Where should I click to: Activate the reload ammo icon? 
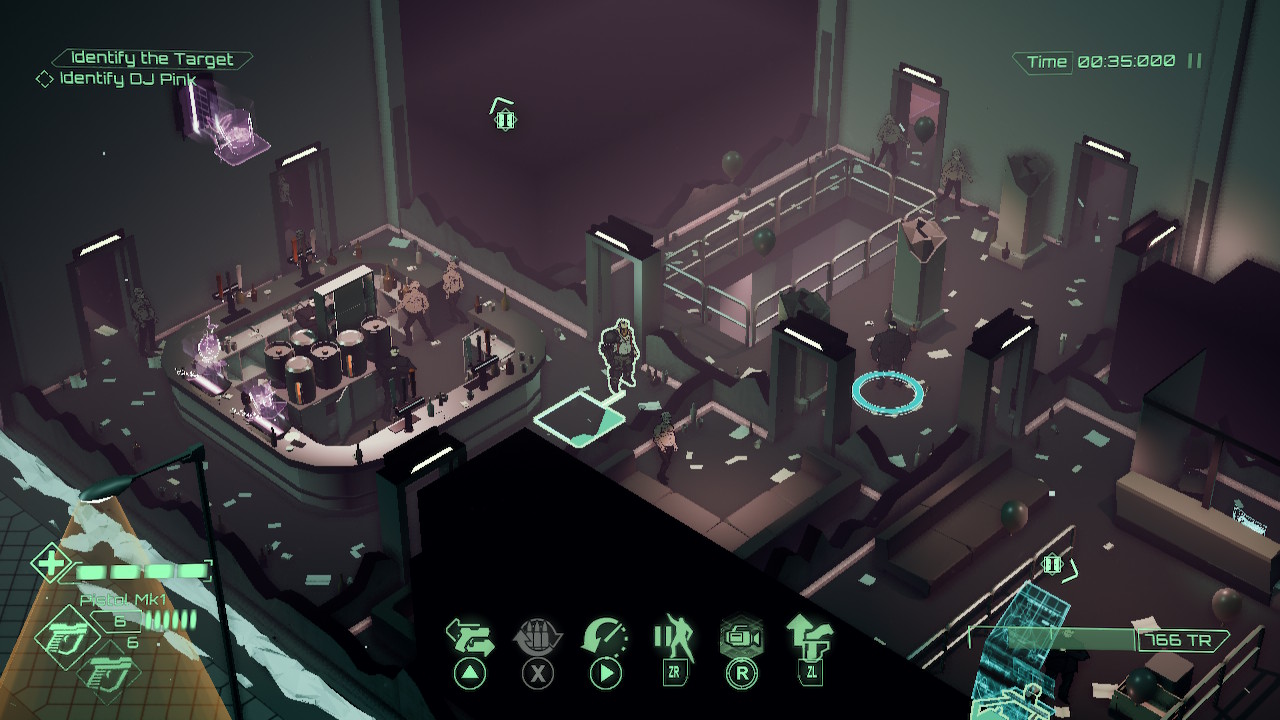click(538, 637)
